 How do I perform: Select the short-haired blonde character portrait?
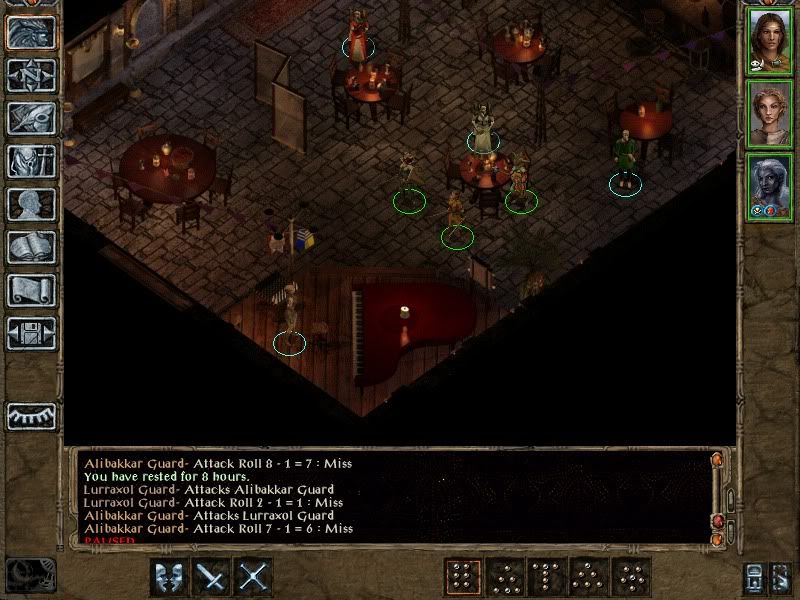tap(769, 114)
